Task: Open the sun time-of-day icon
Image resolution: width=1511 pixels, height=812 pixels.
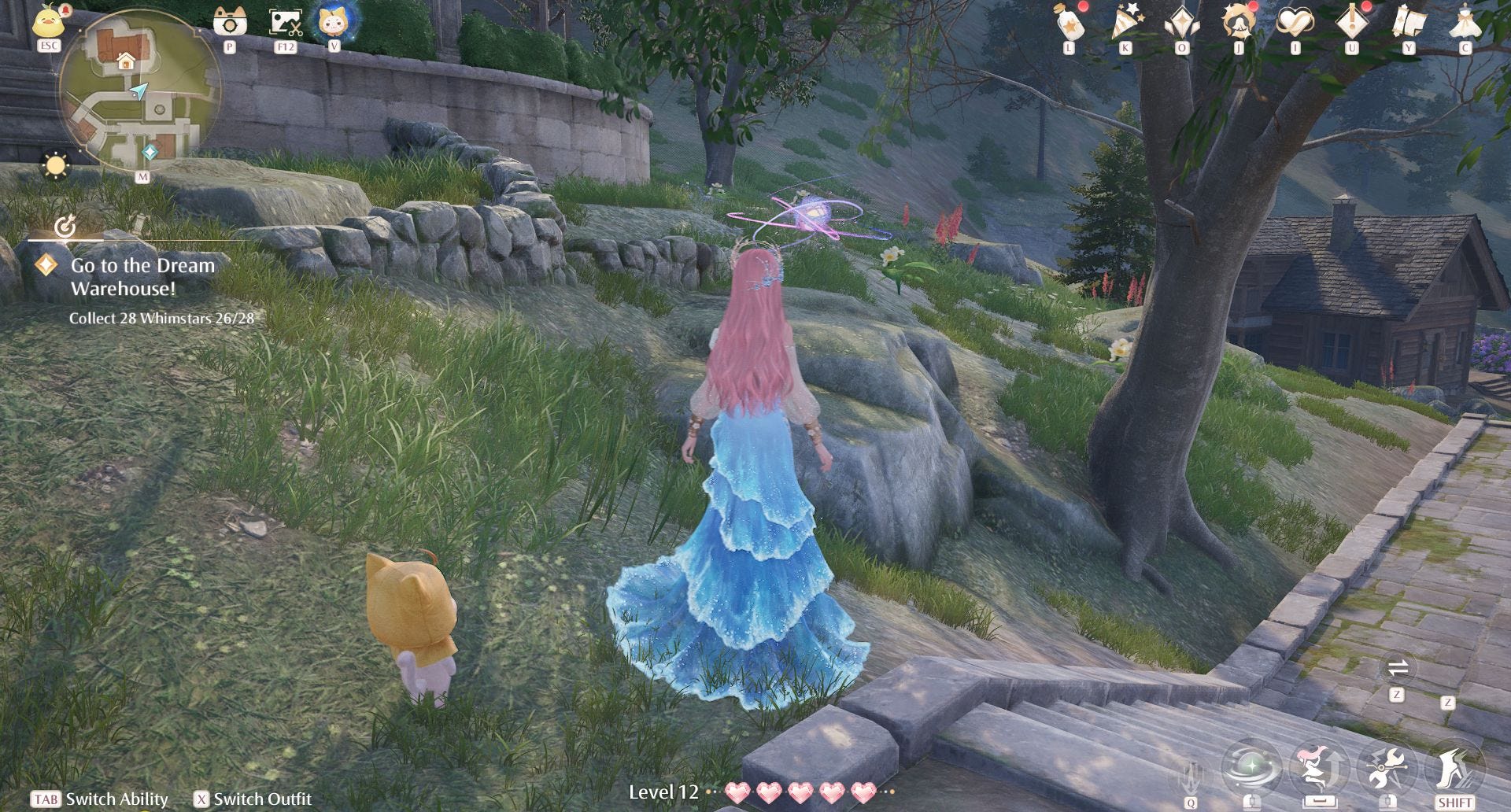Action: [x=56, y=165]
